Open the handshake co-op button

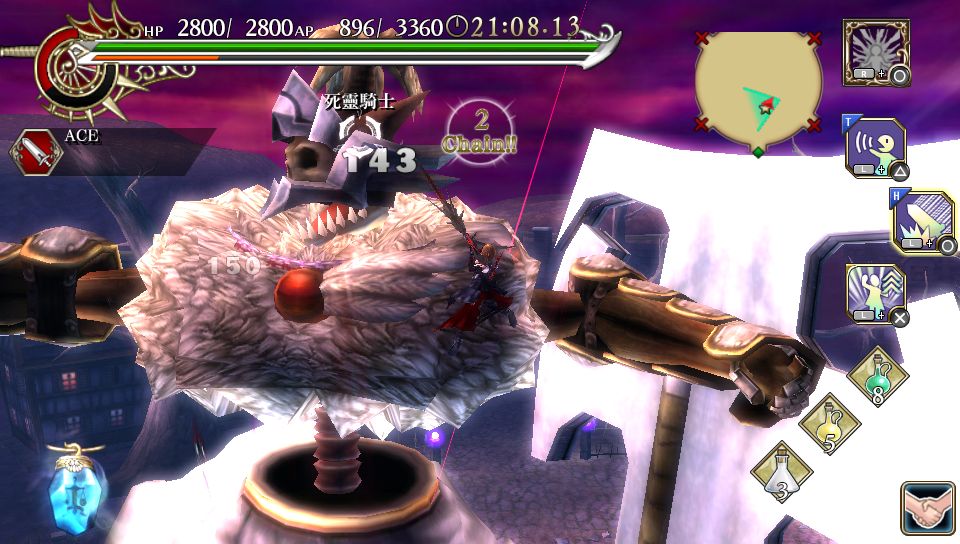click(928, 509)
